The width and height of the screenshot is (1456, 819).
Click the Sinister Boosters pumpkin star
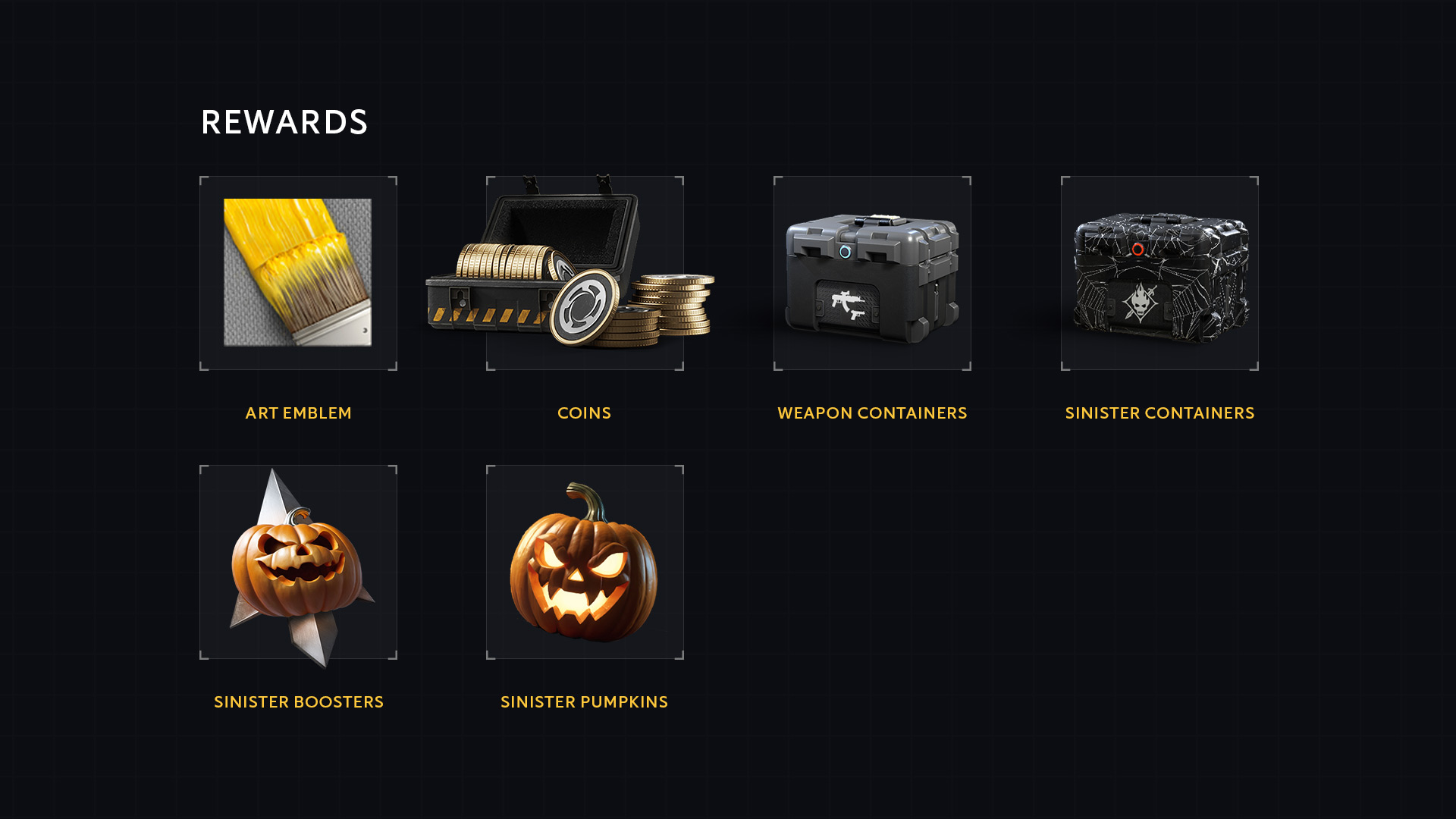298,562
